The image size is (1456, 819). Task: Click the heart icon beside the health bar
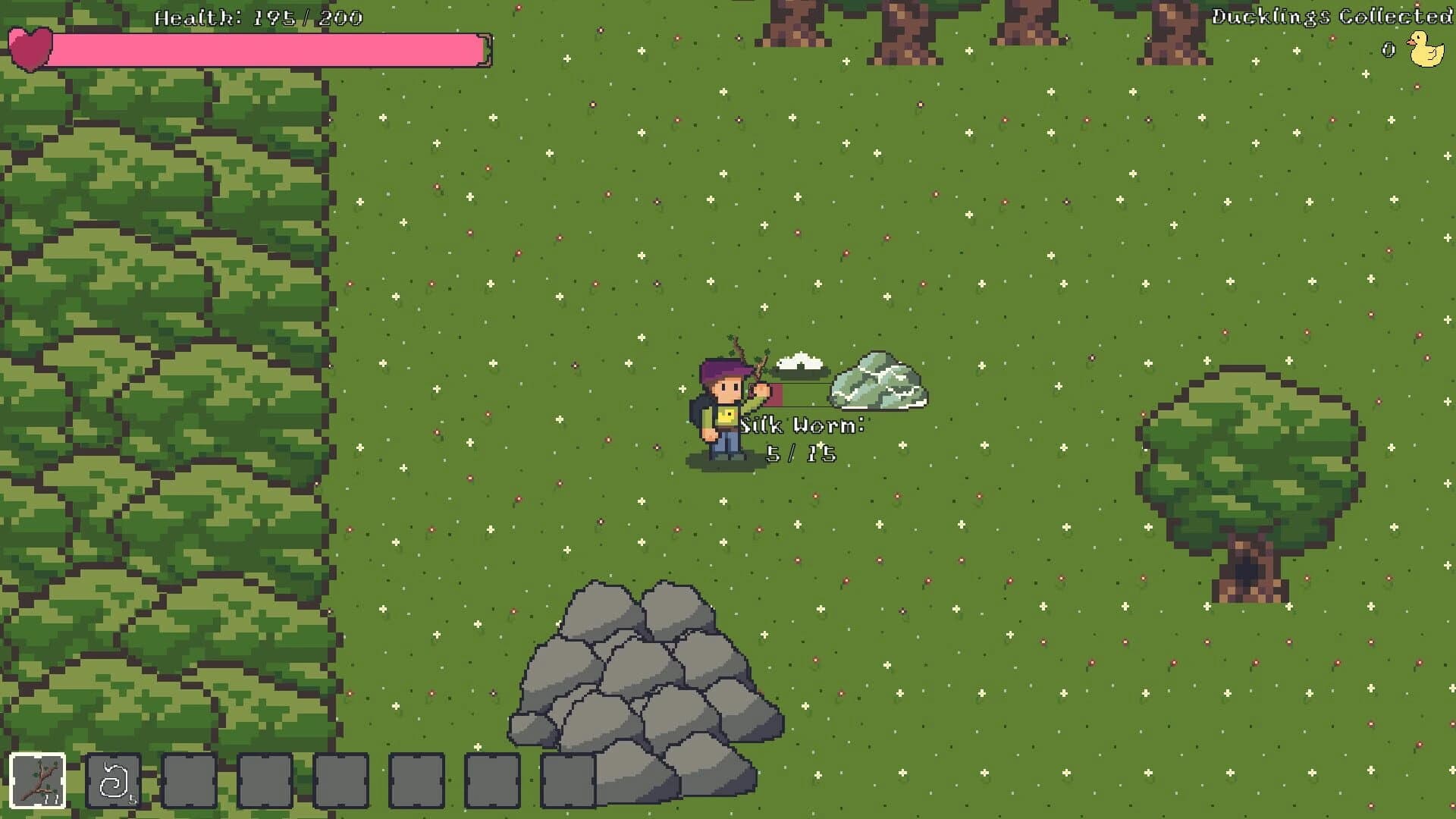click(31, 47)
